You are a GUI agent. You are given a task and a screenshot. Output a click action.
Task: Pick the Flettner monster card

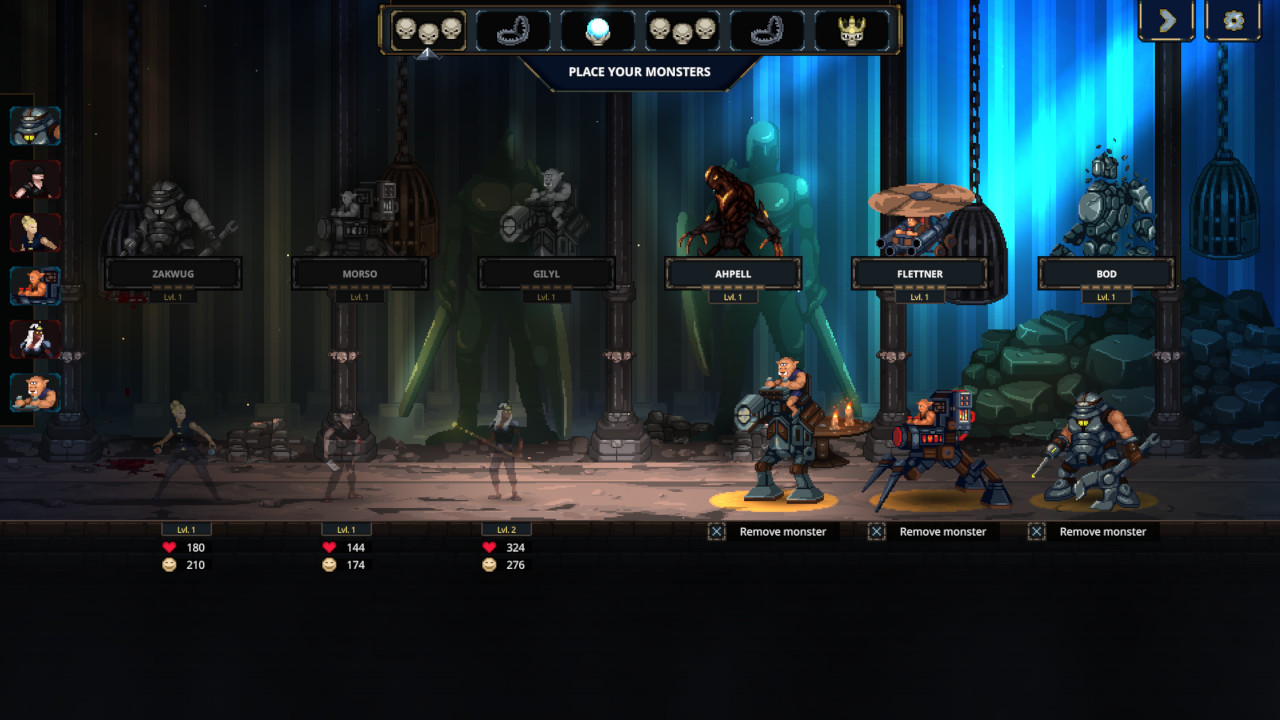coord(919,273)
